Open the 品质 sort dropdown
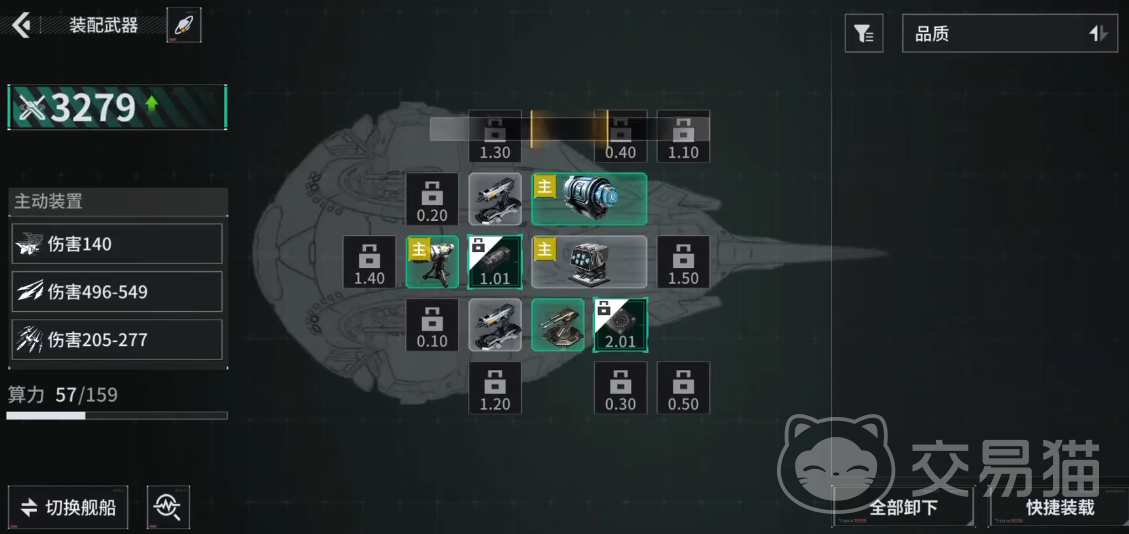Viewport: 1129px width, 534px height. coord(1010,34)
